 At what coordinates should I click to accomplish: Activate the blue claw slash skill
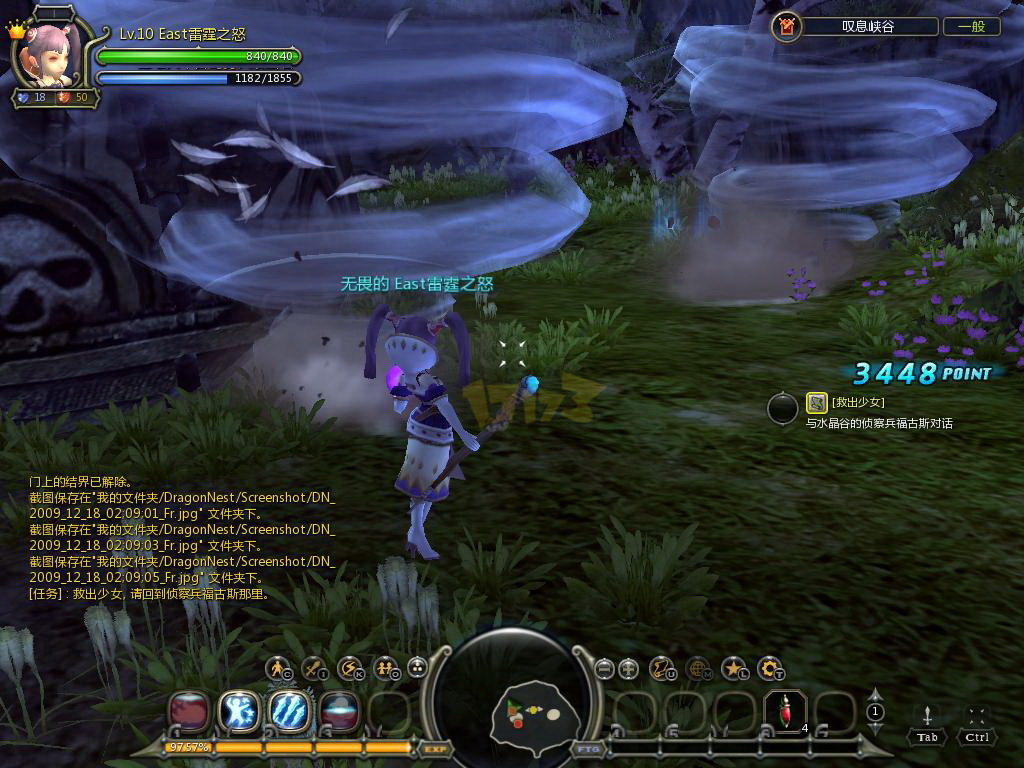(290, 712)
